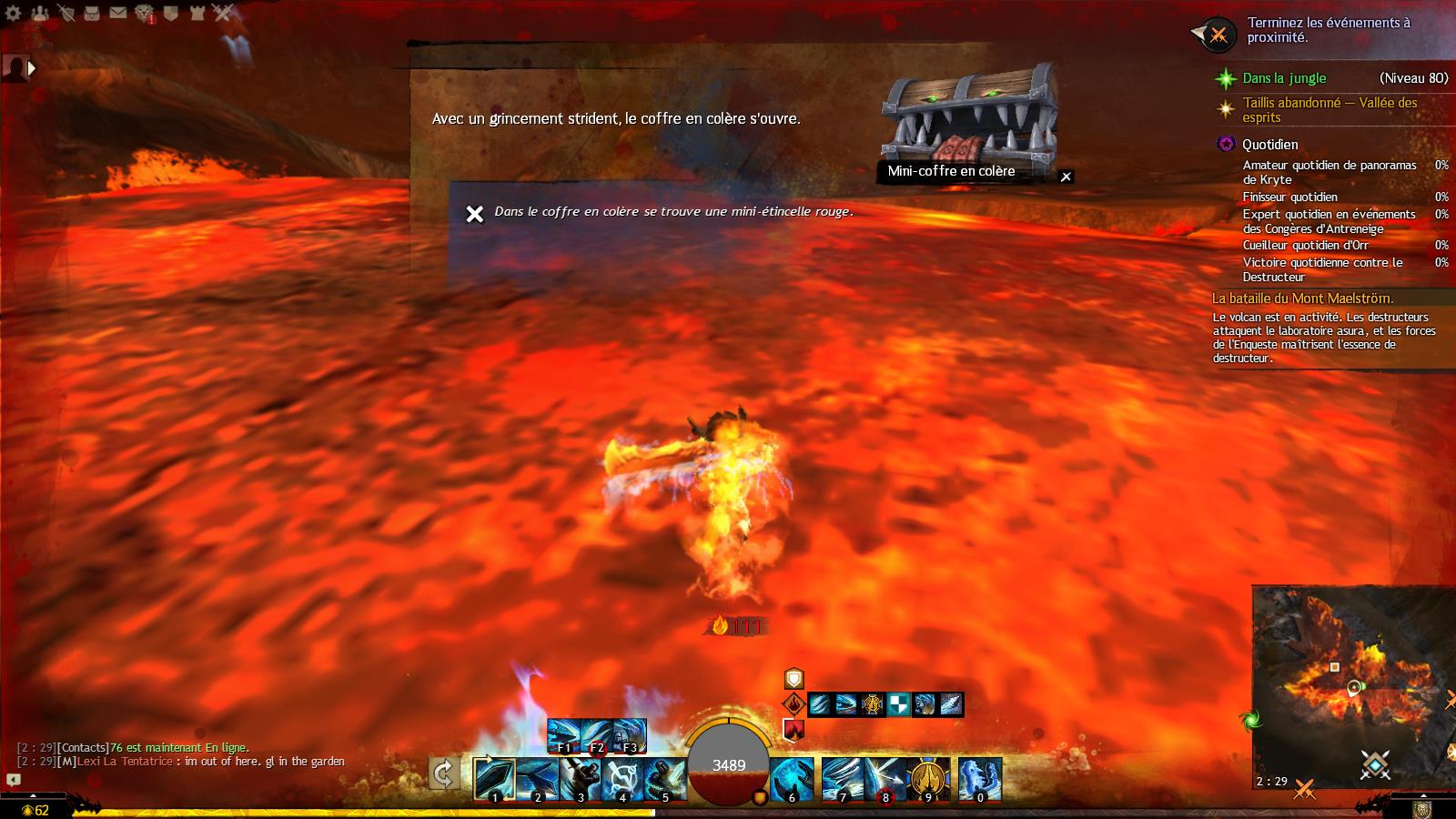Open the guild shield icon
Screen dimensions: 1456x819
(x=171, y=13)
